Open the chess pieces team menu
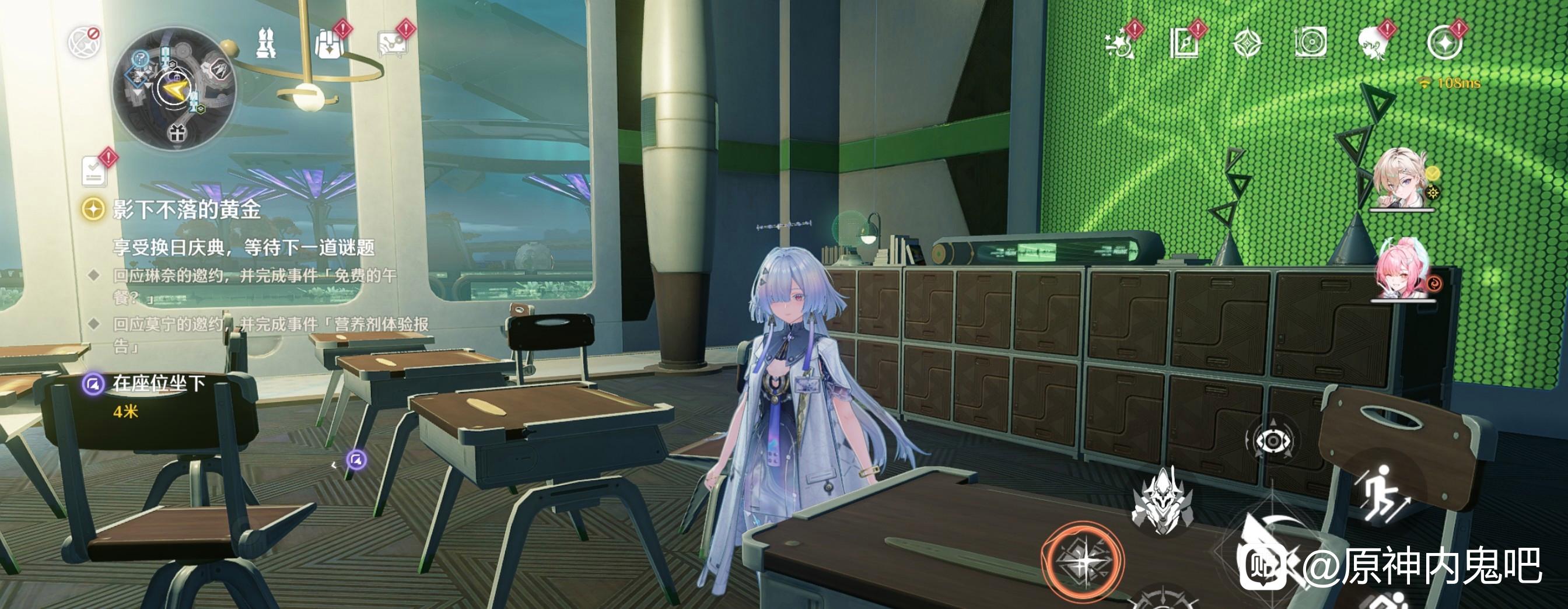Screen dimensions: 1568x609 [x=265, y=43]
